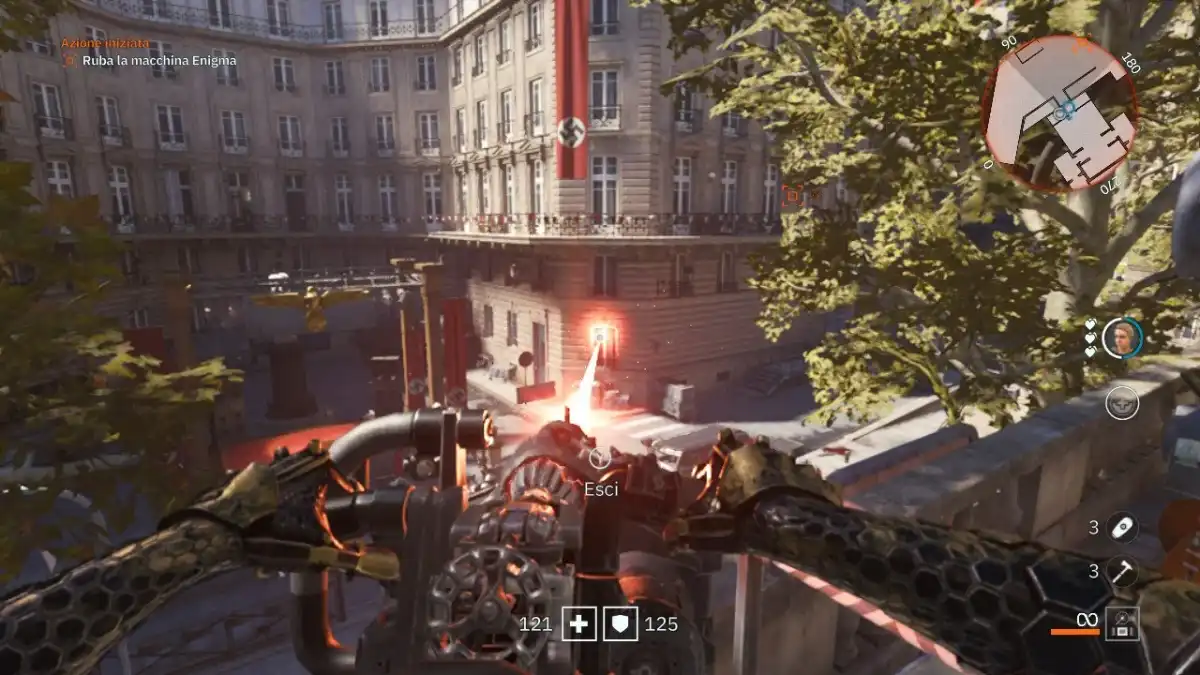
Task: Click the armor shield icon
Action: (x=623, y=624)
